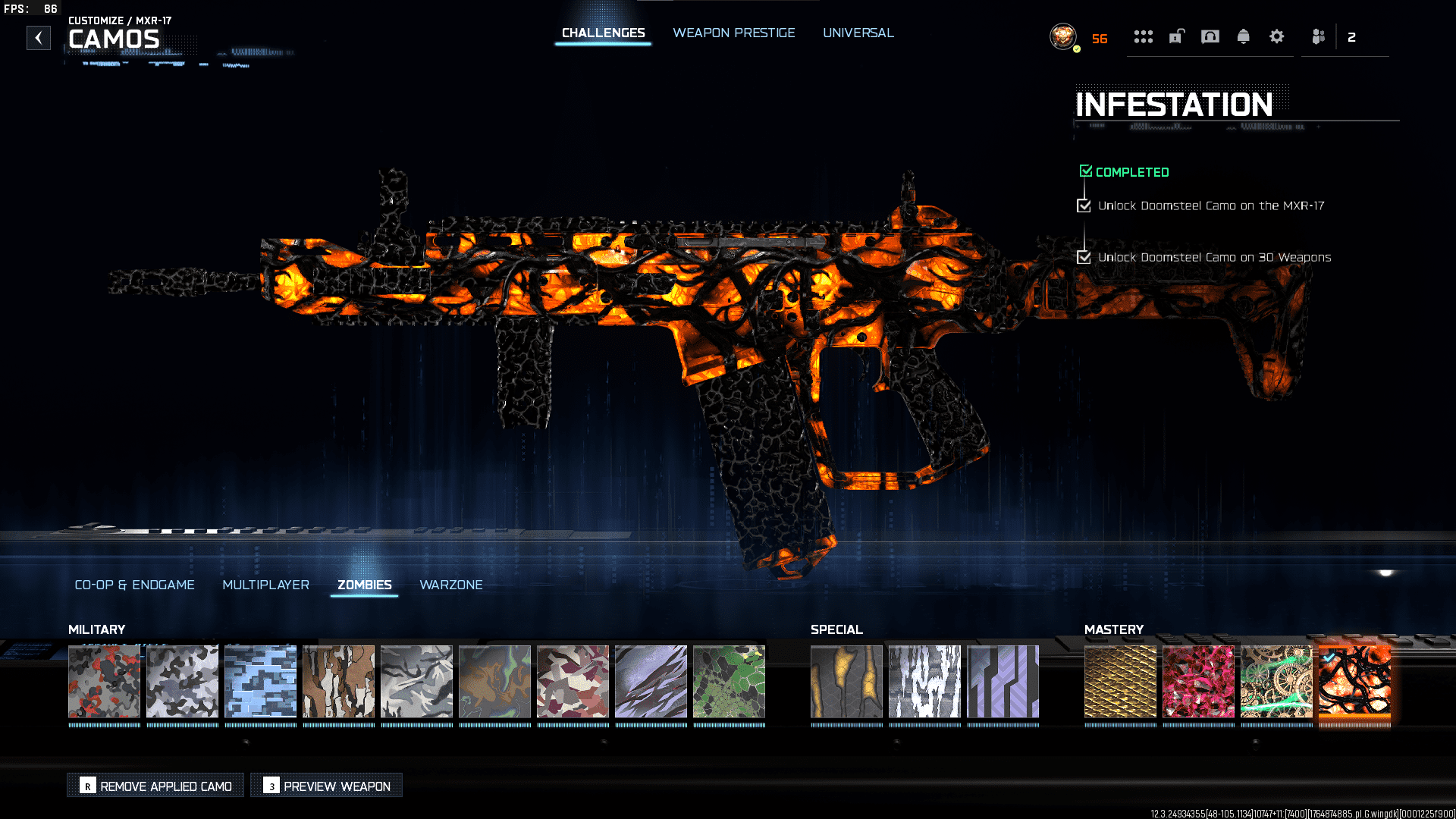
Task: Select the blue digital Military camo
Action: click(x=261, y=682)
